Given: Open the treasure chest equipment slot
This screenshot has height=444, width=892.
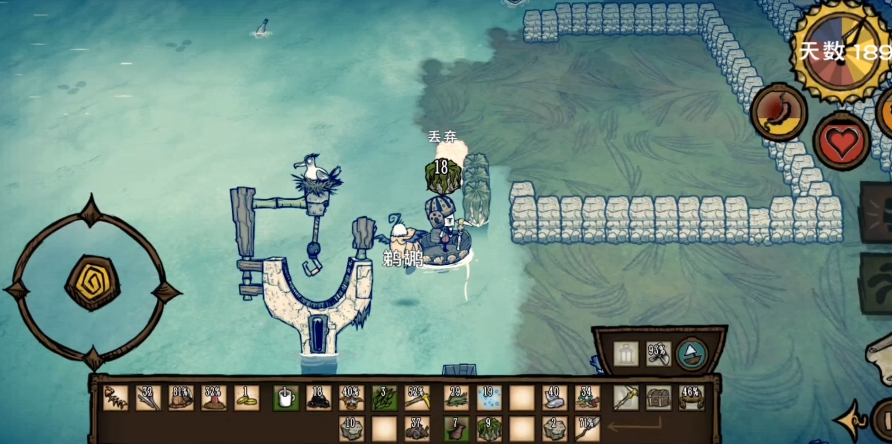Looking at the screenshot, I should point(659,398).
